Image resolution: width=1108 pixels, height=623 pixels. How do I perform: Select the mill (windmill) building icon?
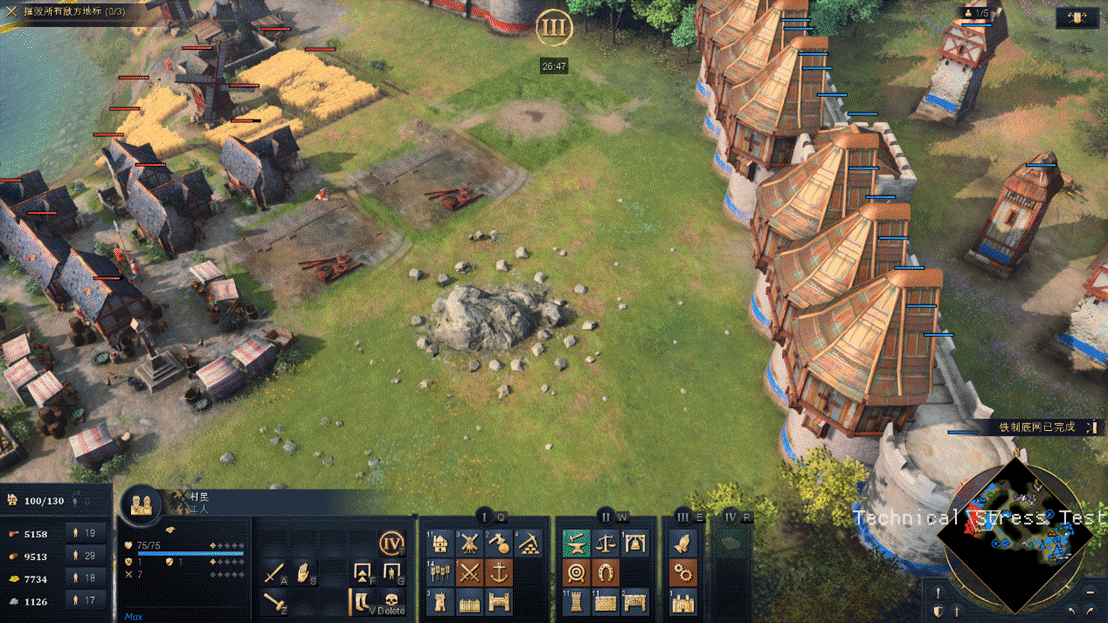pos(469,545)
